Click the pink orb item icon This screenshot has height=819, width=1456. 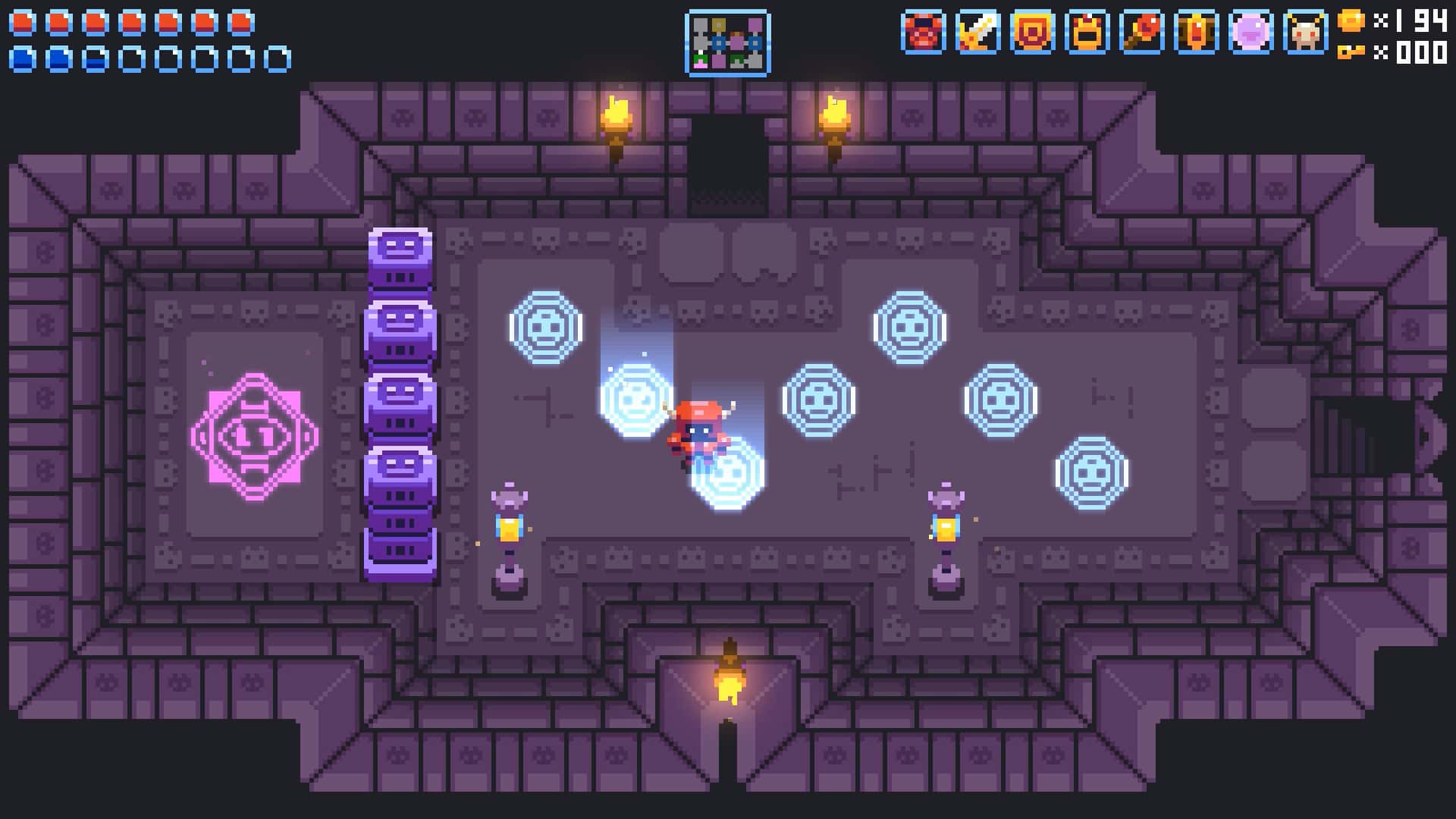1252,34
